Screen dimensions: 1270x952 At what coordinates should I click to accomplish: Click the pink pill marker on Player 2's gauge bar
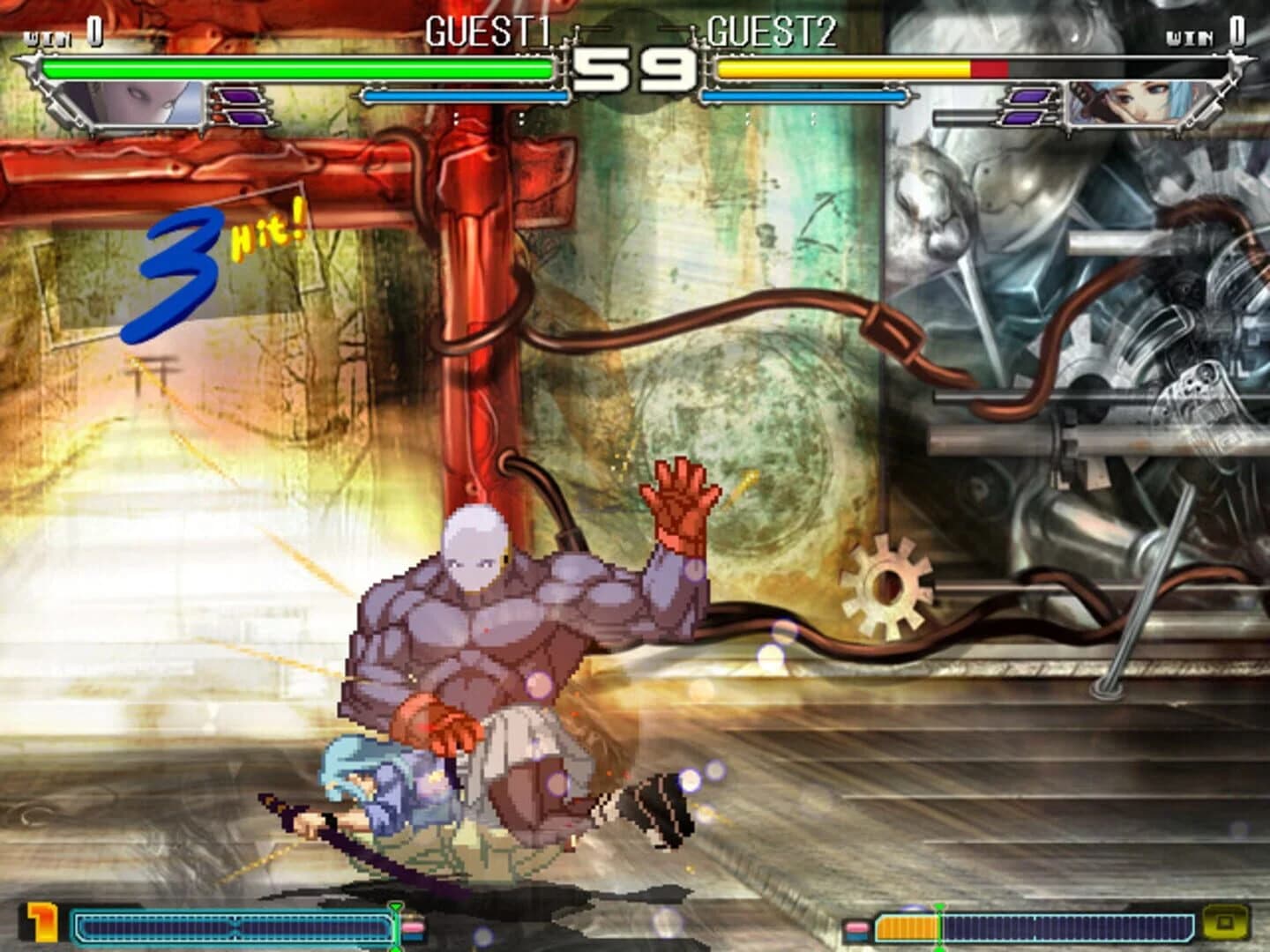855,927
